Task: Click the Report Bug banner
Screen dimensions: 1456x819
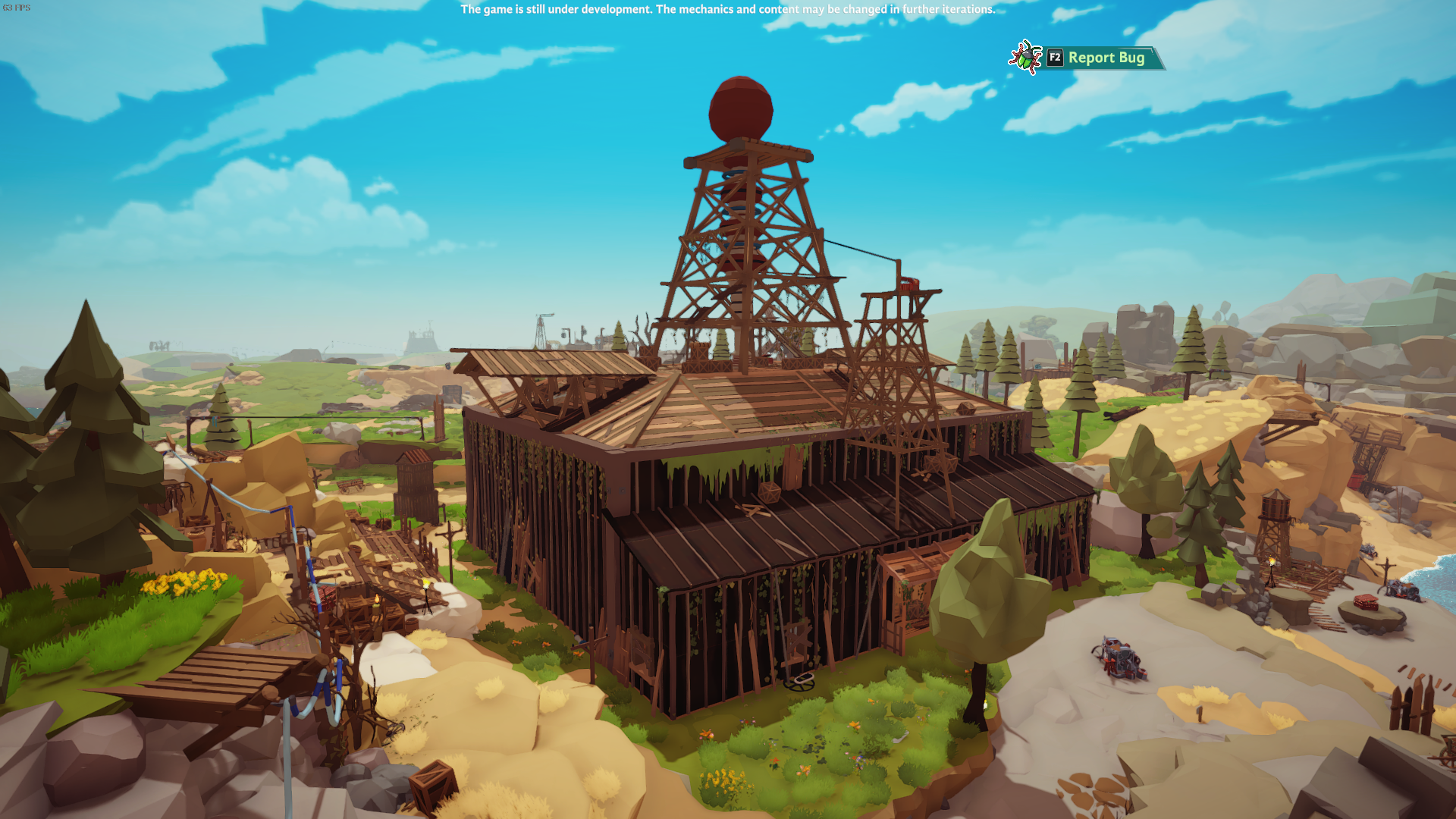Action: tap(1106, 58)
